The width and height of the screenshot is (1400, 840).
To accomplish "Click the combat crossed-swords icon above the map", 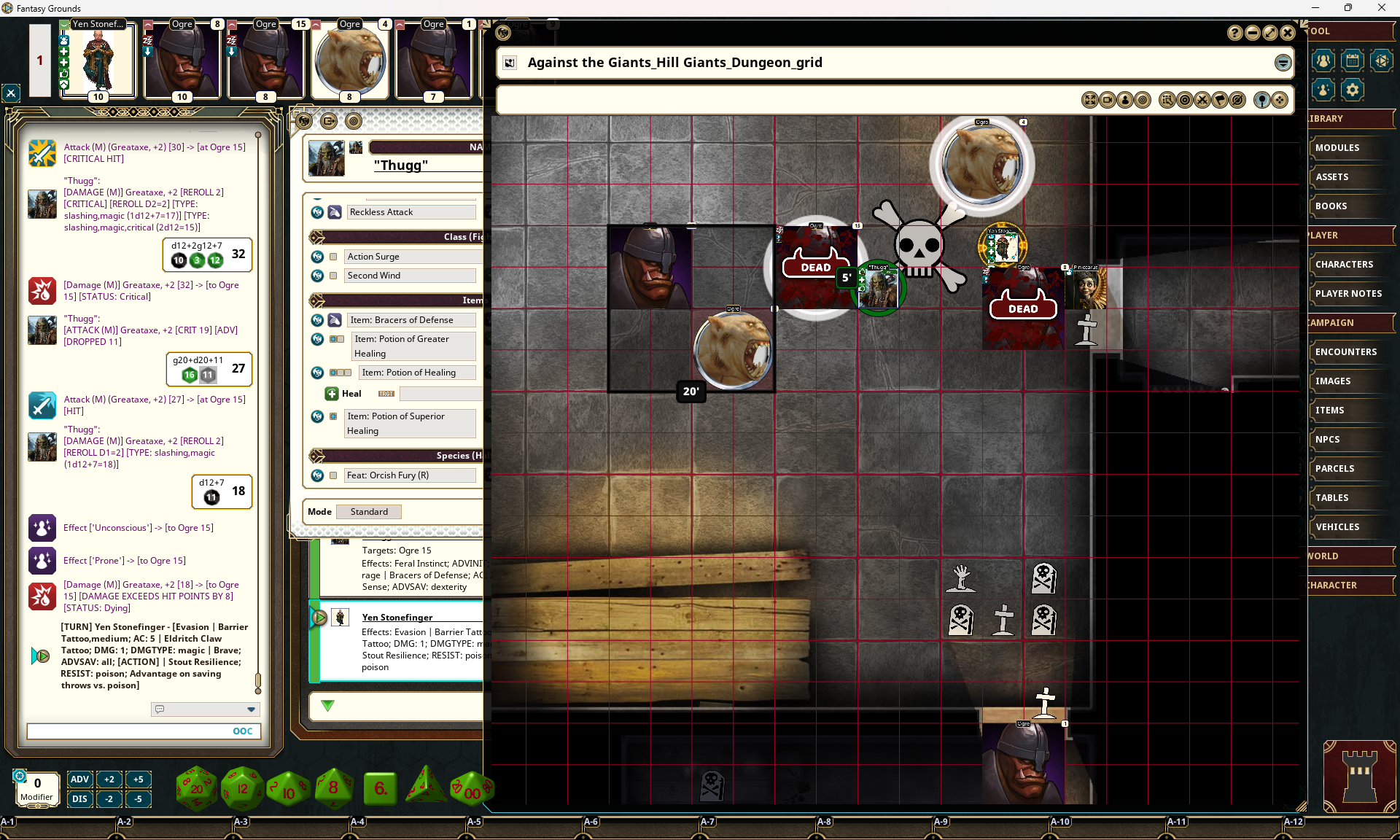I will [1202, 100].
